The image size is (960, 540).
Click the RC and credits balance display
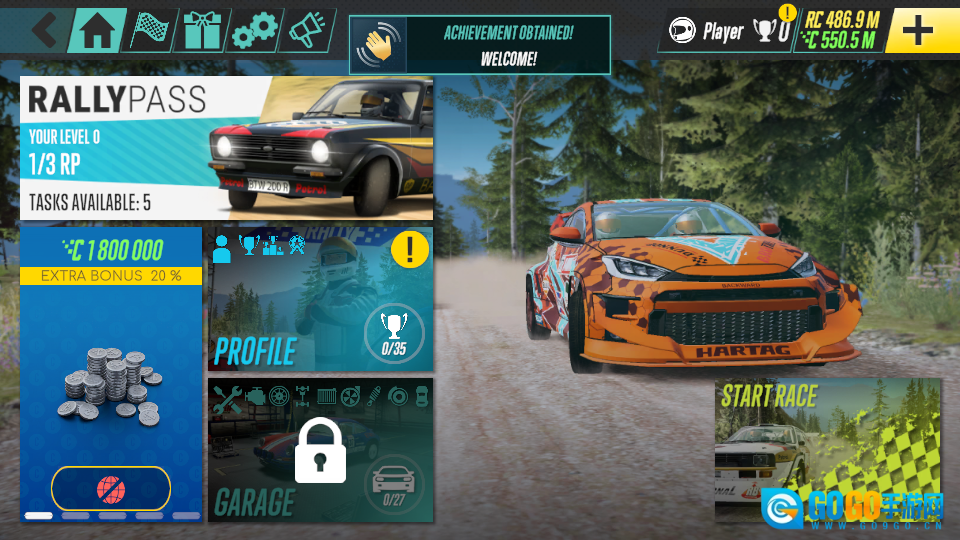840,31
